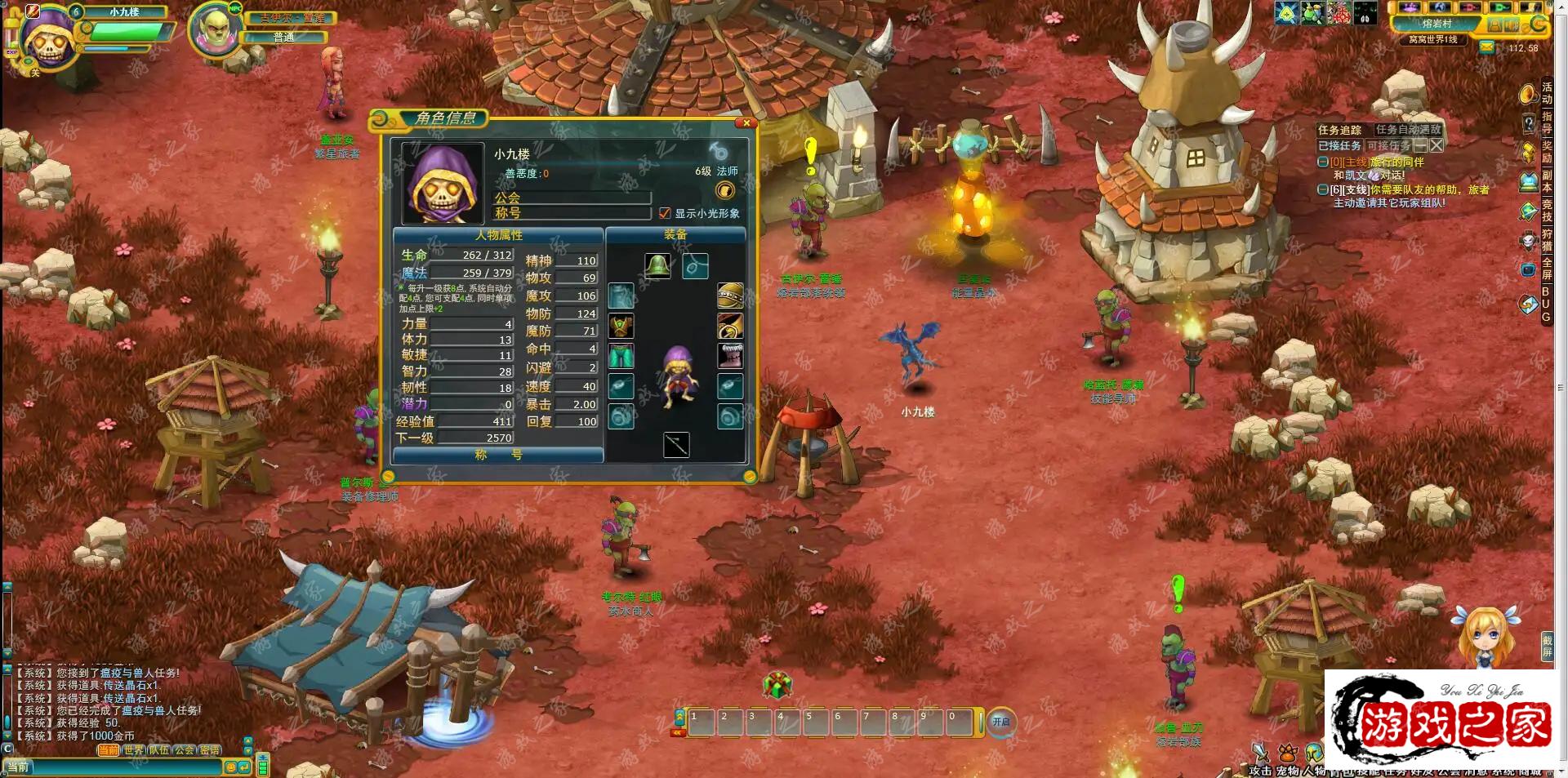Select the boots equipment slot
Image resolution: width=1568 pixels, height=778 pixels.
[729, 355]
